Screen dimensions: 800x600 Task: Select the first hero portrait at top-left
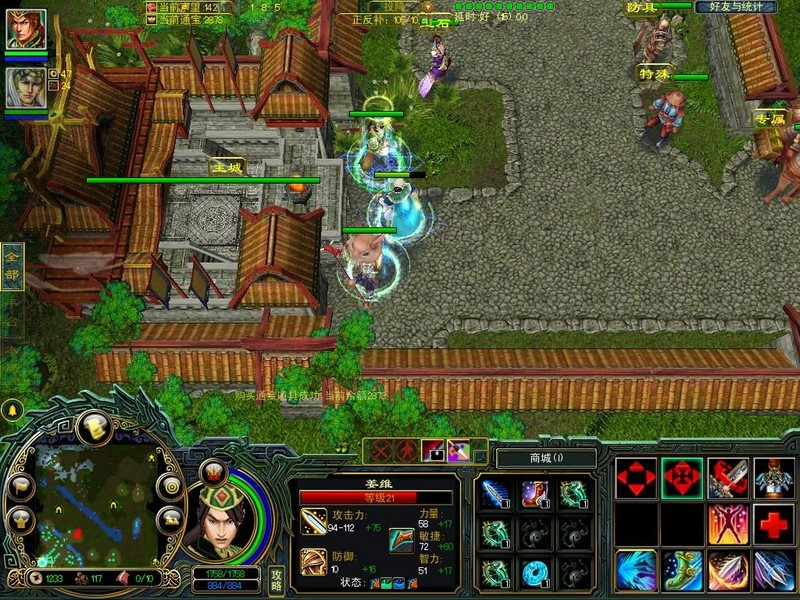(x=26, y=28)
